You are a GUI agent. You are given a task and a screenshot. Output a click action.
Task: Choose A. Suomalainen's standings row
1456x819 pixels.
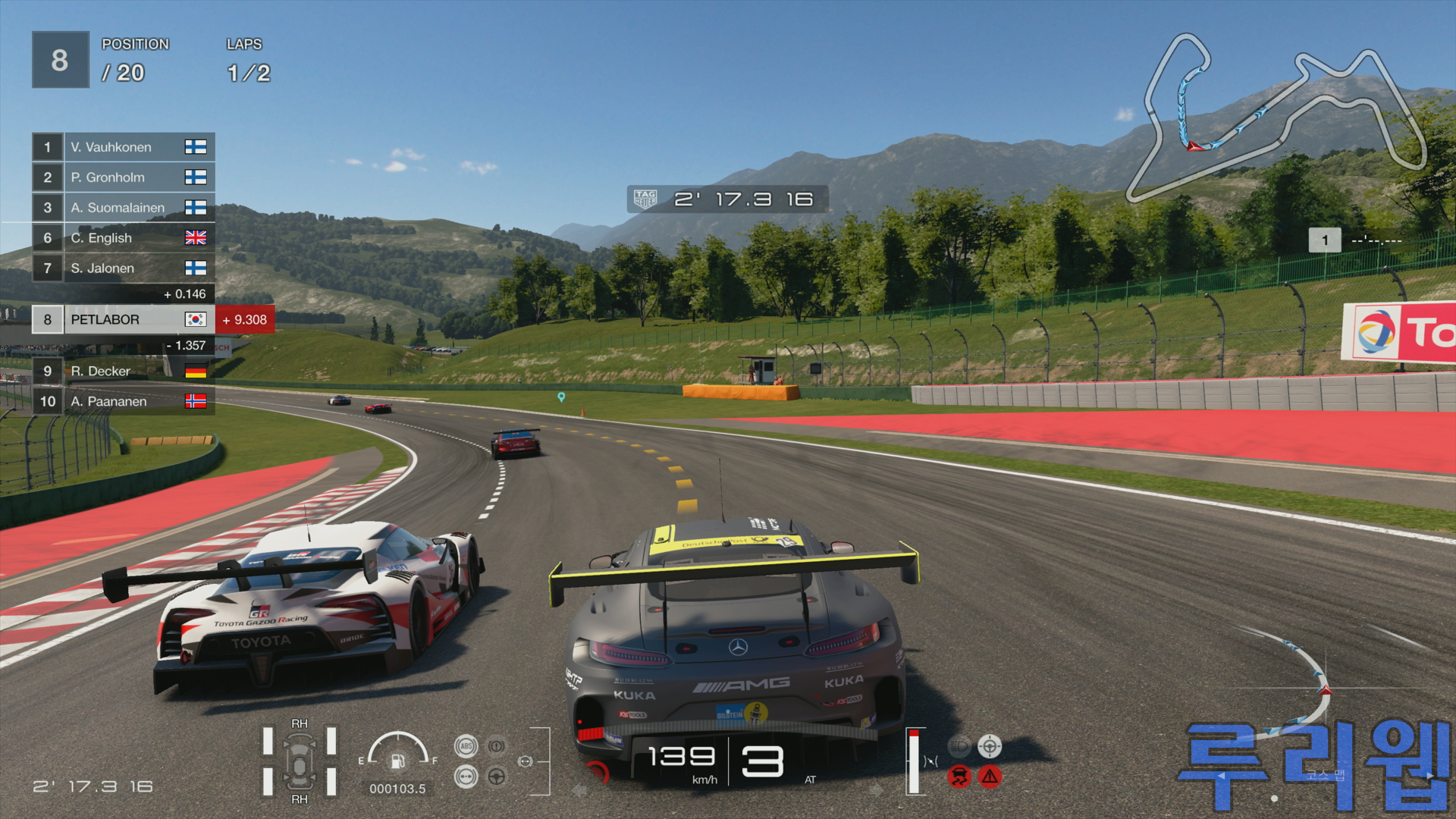[124, 208]
